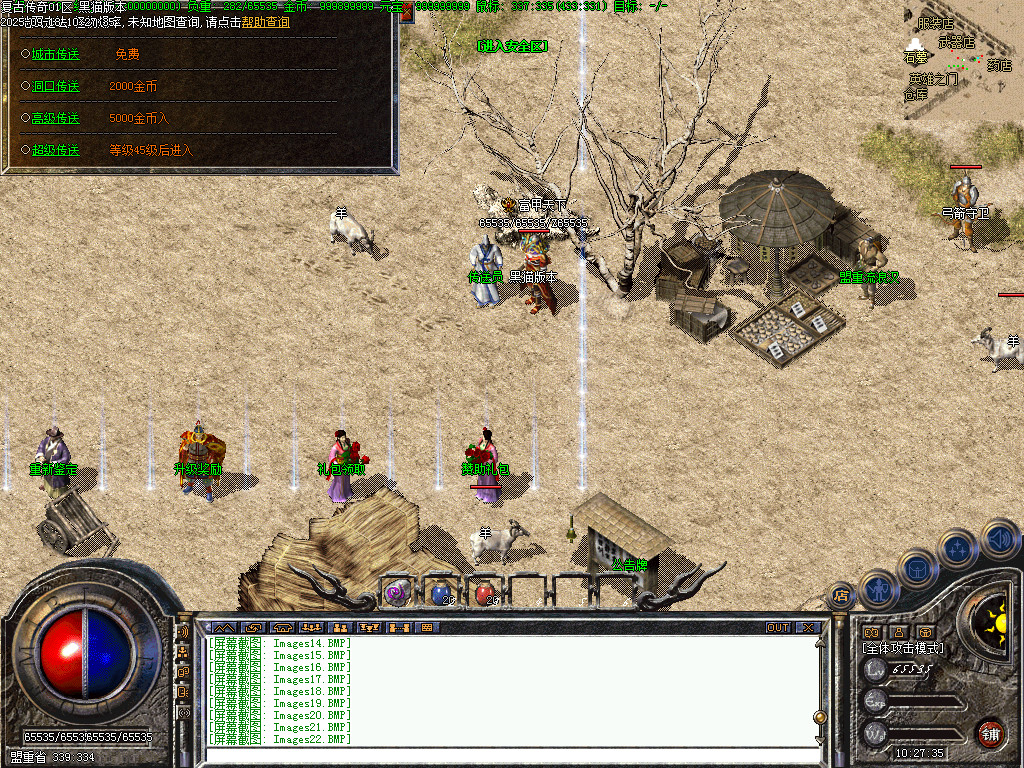Open the character status warrior icon
Viewport: 1024px width, 768px height.
tap(879, 590)
